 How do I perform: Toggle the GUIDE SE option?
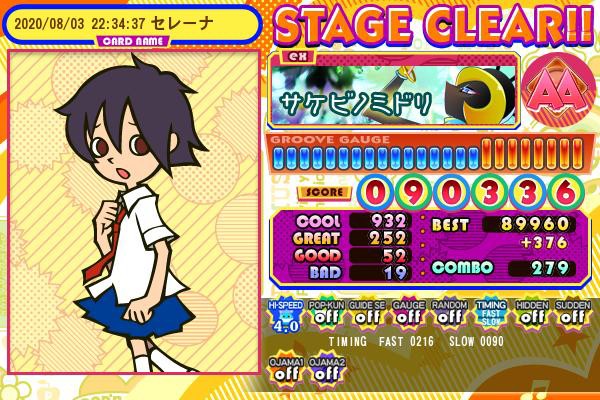pos(365,313)
